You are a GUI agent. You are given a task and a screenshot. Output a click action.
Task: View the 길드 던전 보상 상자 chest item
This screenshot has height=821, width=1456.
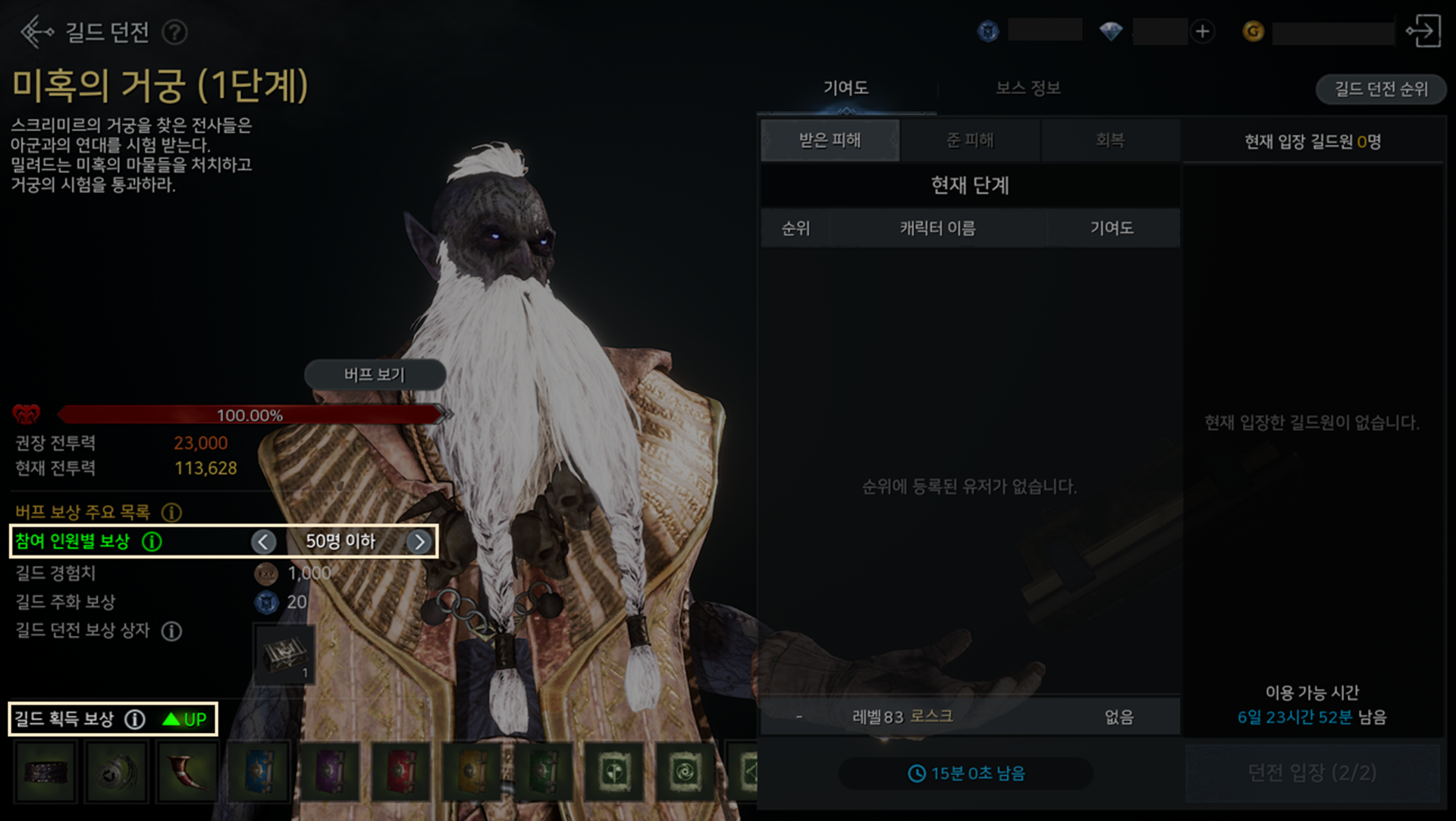pyautogui.click(x=284, y=654)
